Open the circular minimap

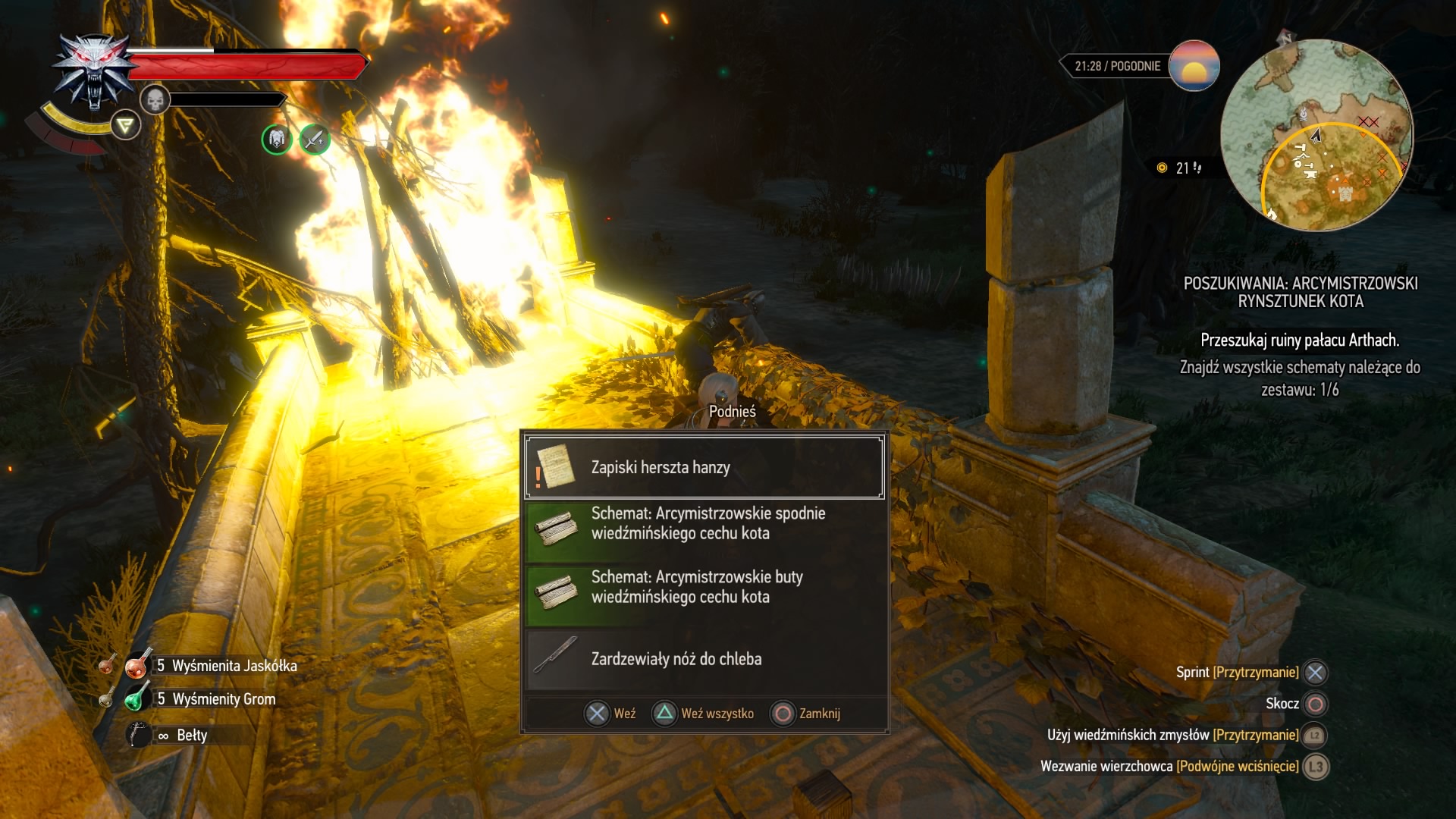click(x=1316, y=135)
